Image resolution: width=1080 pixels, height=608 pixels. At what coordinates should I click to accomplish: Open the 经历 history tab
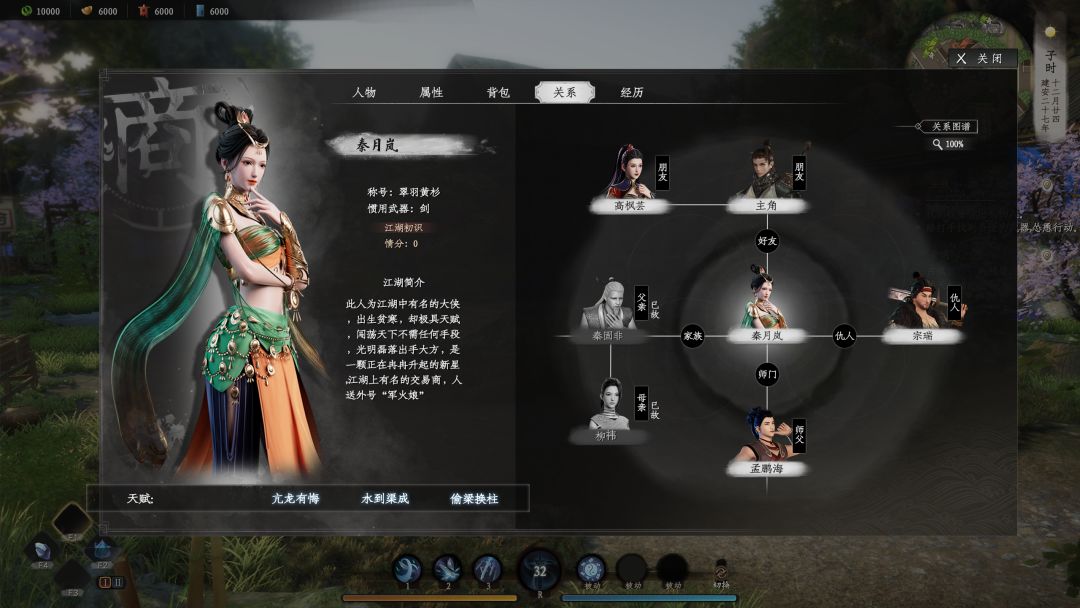click(632, 92)
